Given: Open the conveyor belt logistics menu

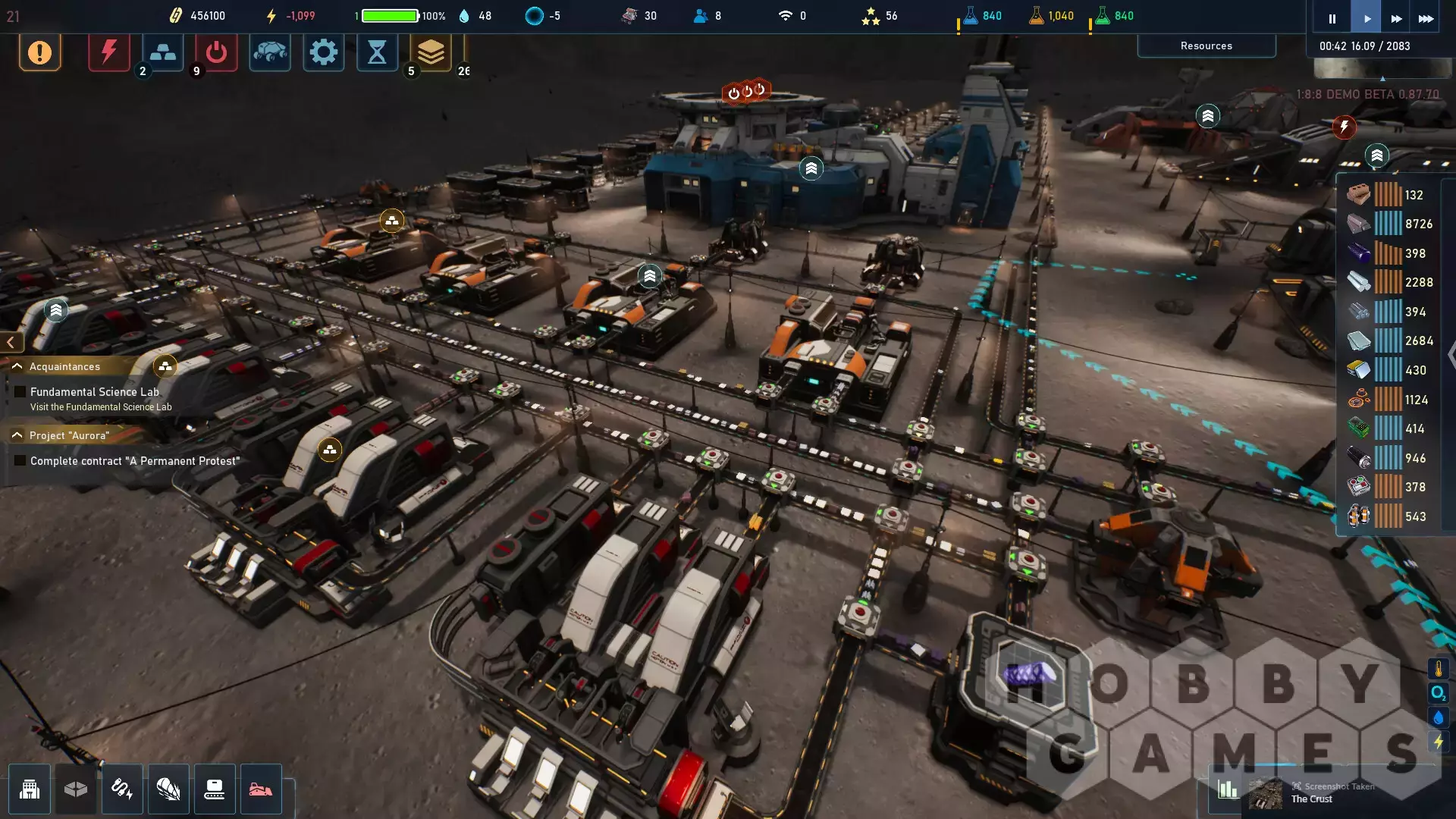Looking at the screenshot, I should tap(215, 789).
